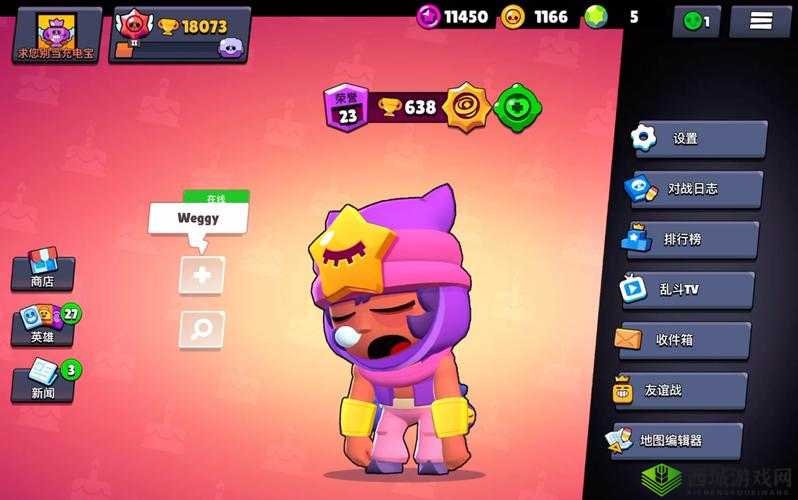Tap the plus button to invite teammate
Viewport: 798px width, 500px height.
coord(201,275)
